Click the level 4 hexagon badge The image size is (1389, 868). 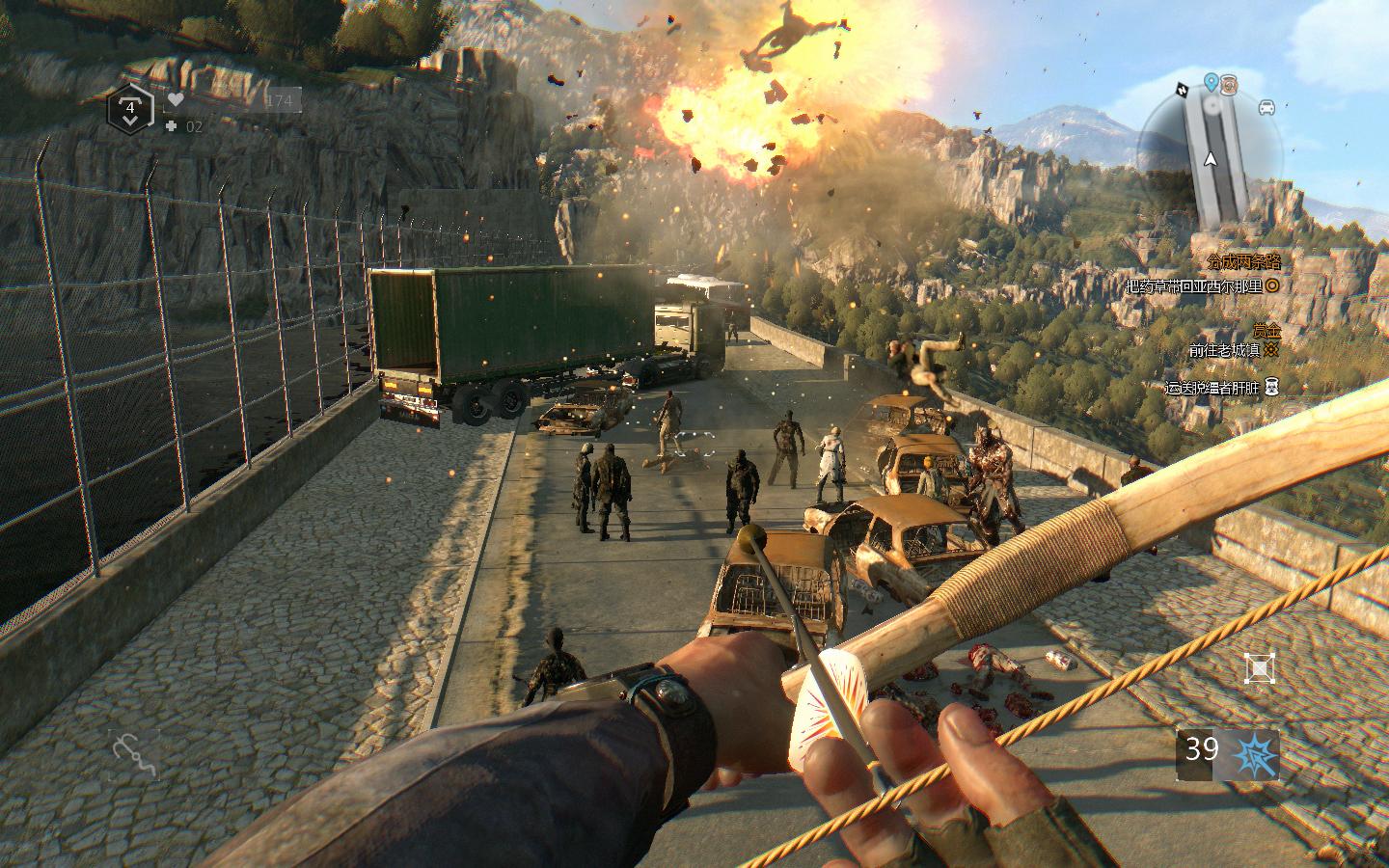[x=130, y=108]
